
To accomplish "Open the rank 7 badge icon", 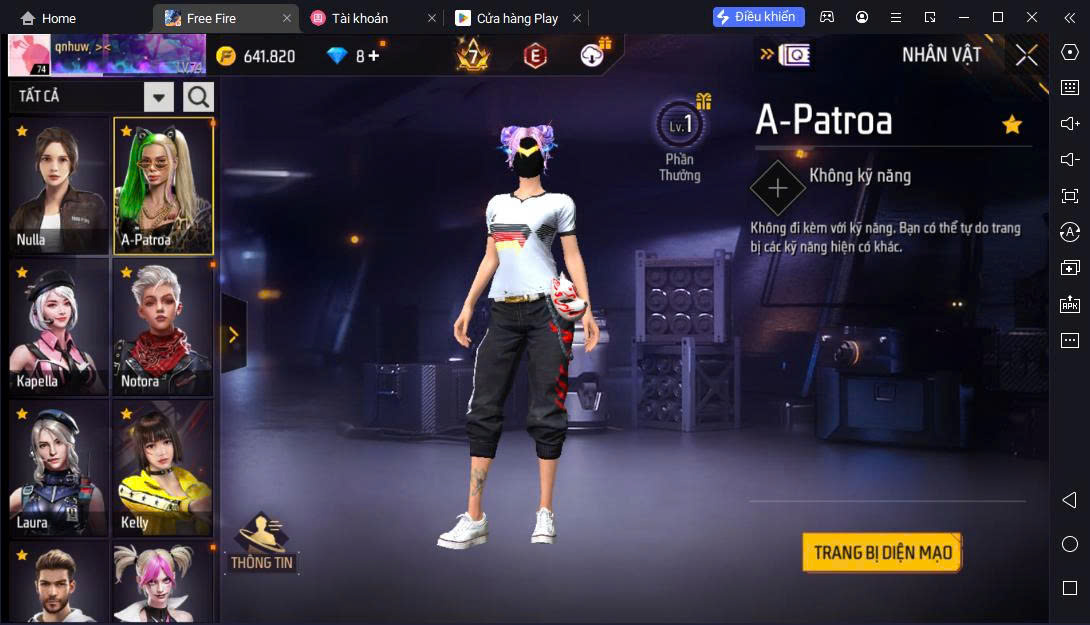I will coord(472,55).
